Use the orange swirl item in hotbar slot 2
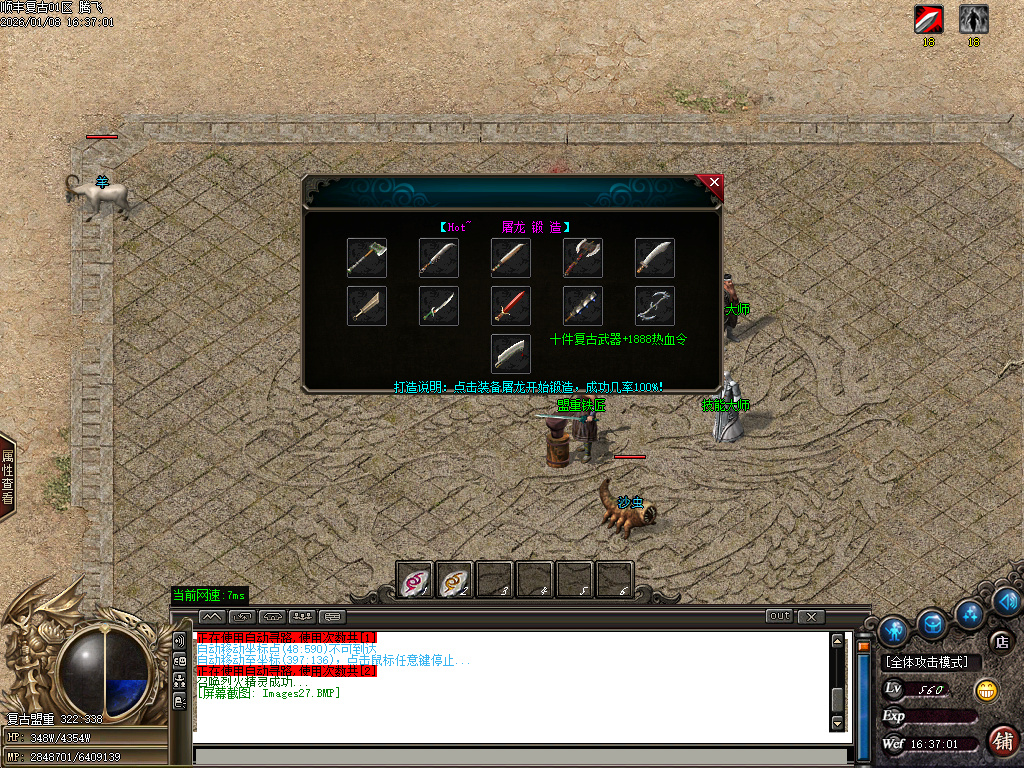Screen dimensions: 1024x768 pos(455,580)
